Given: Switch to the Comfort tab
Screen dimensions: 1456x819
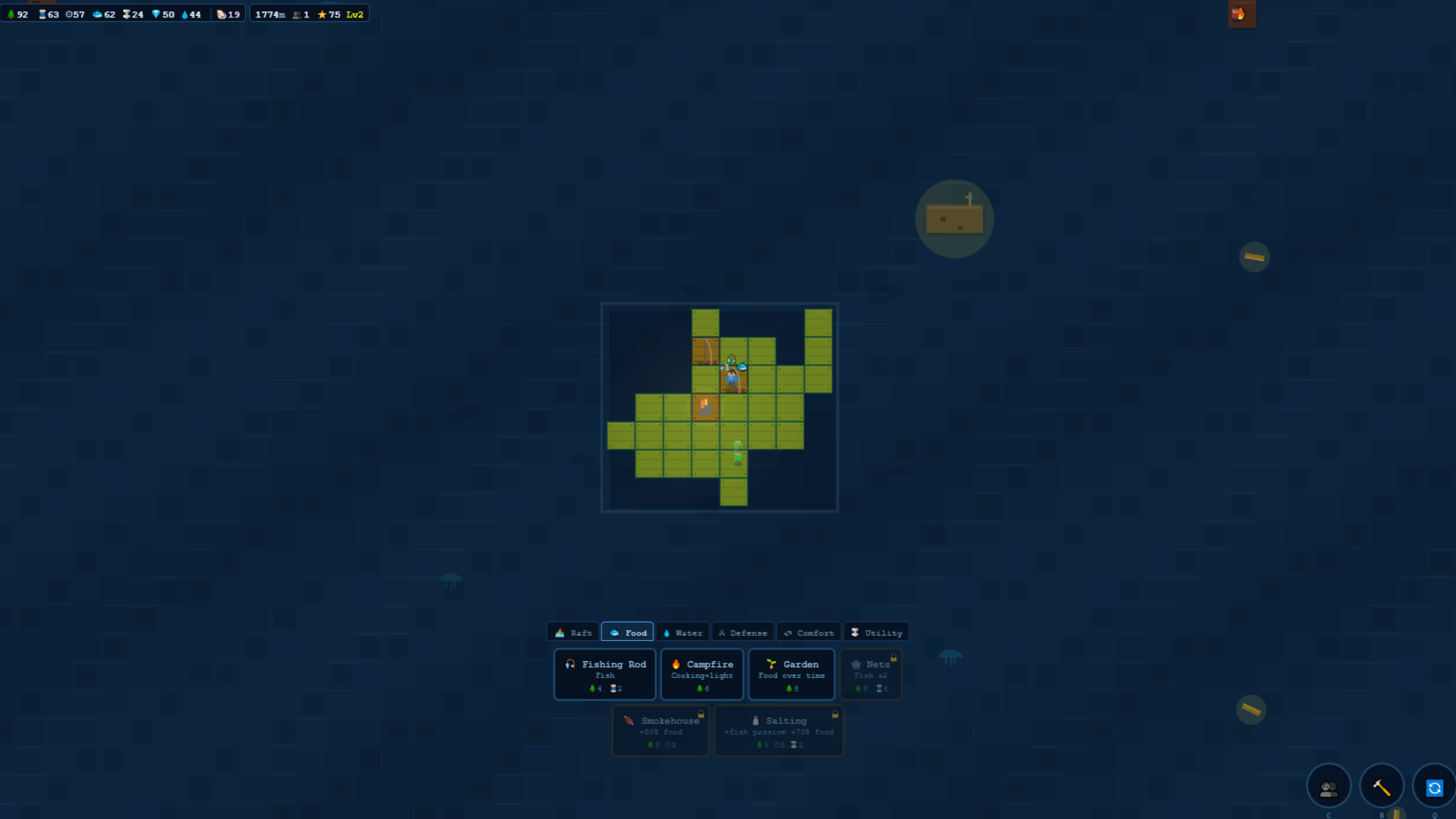Looking at the screenshot, I should pos(808,632).
